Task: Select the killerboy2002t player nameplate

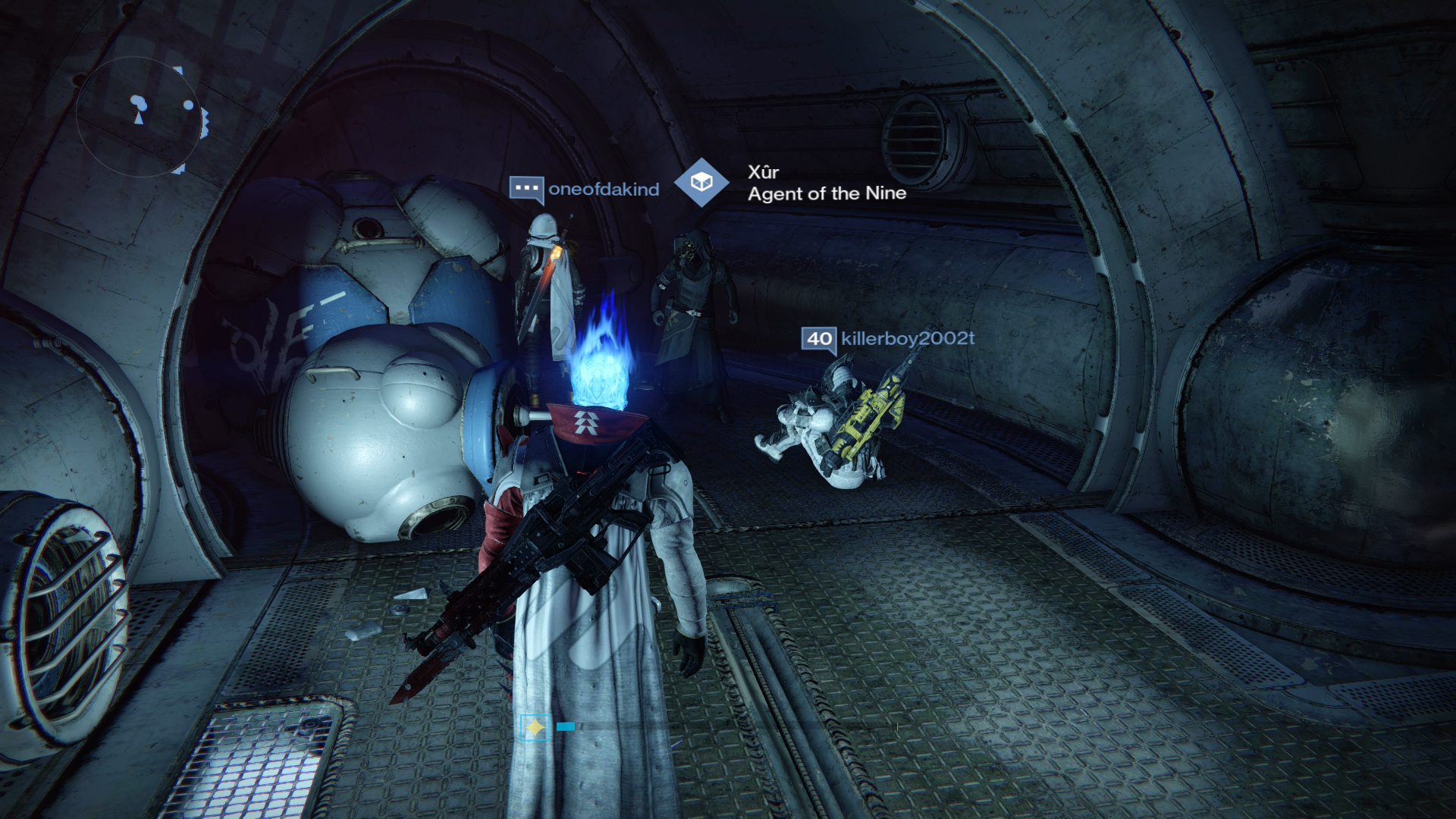Action: (907, 338)
